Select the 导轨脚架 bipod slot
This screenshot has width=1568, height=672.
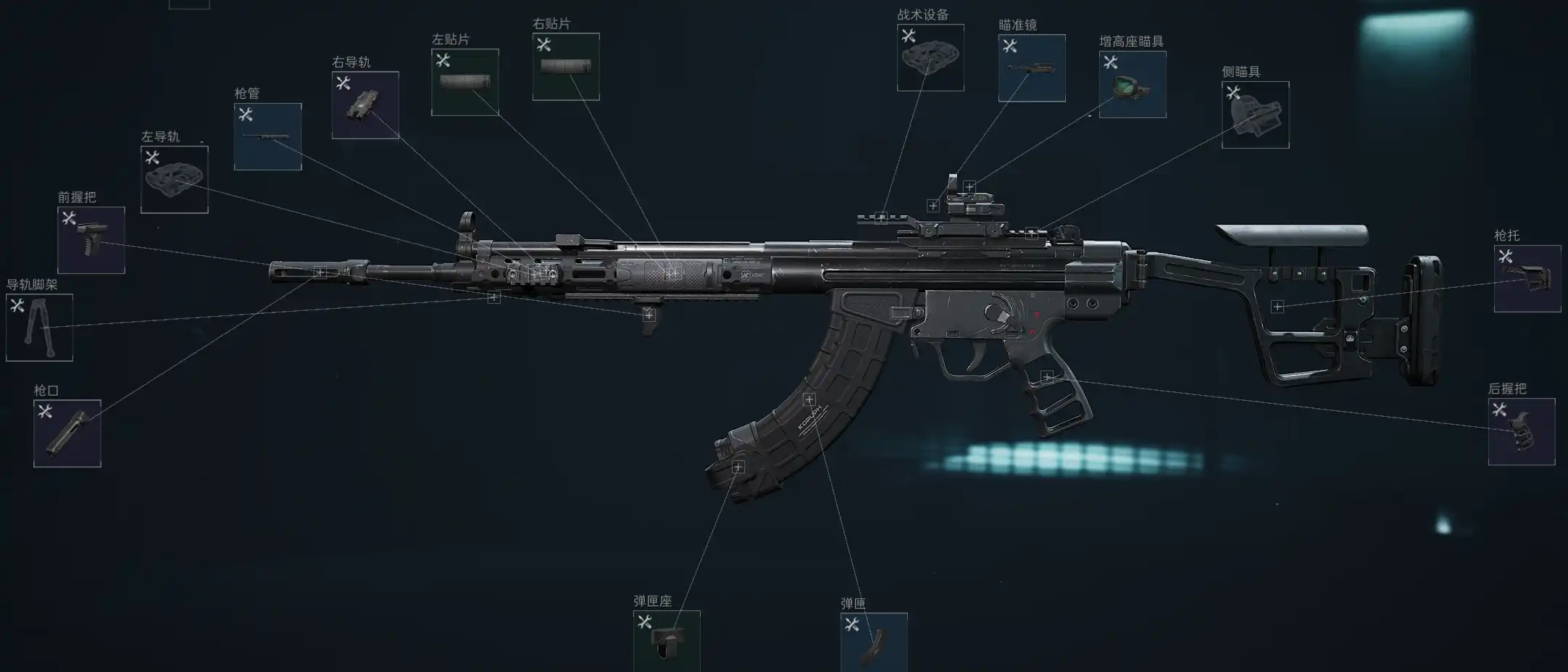[x=39, y=328]
